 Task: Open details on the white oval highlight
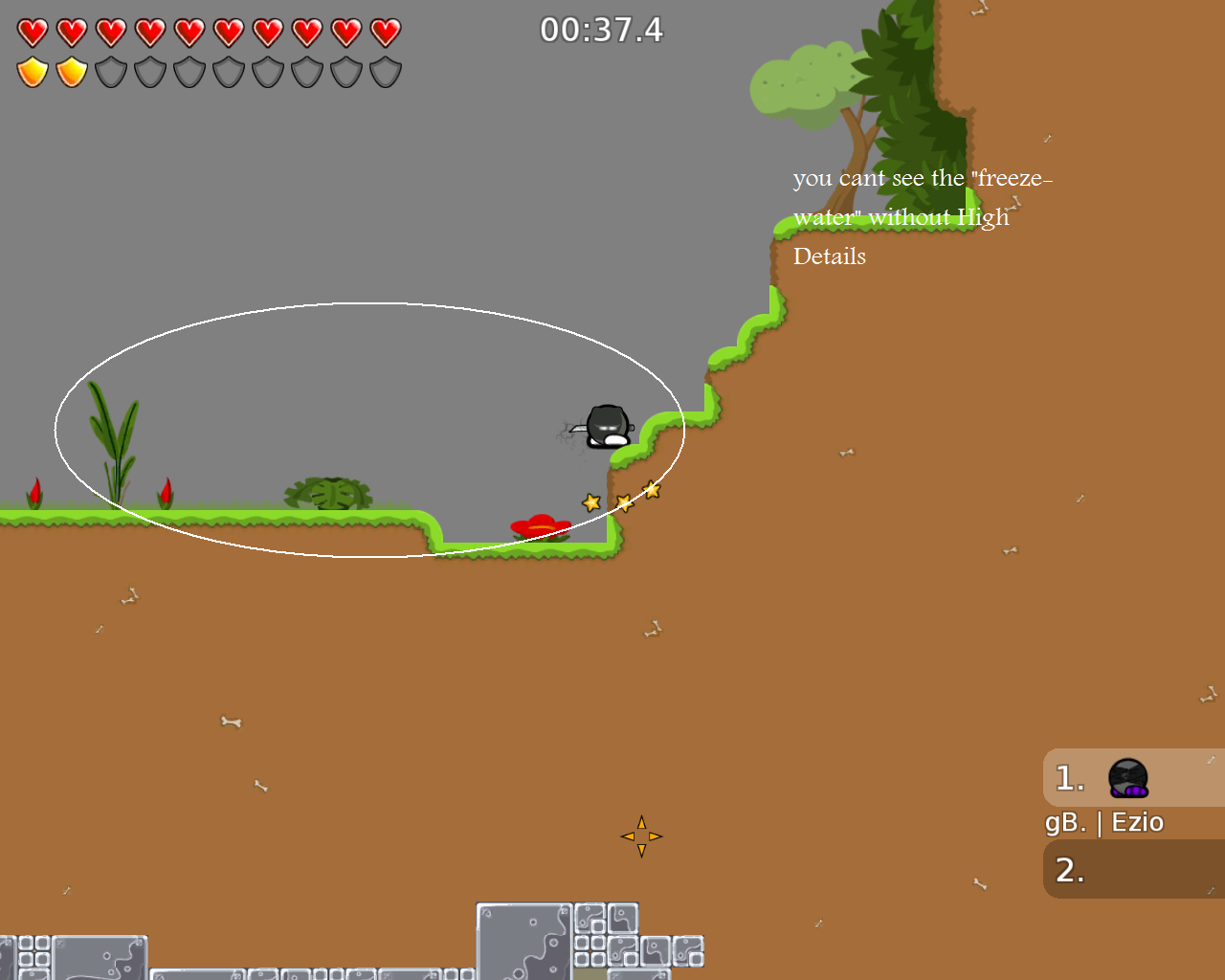[x=370, y=427]
